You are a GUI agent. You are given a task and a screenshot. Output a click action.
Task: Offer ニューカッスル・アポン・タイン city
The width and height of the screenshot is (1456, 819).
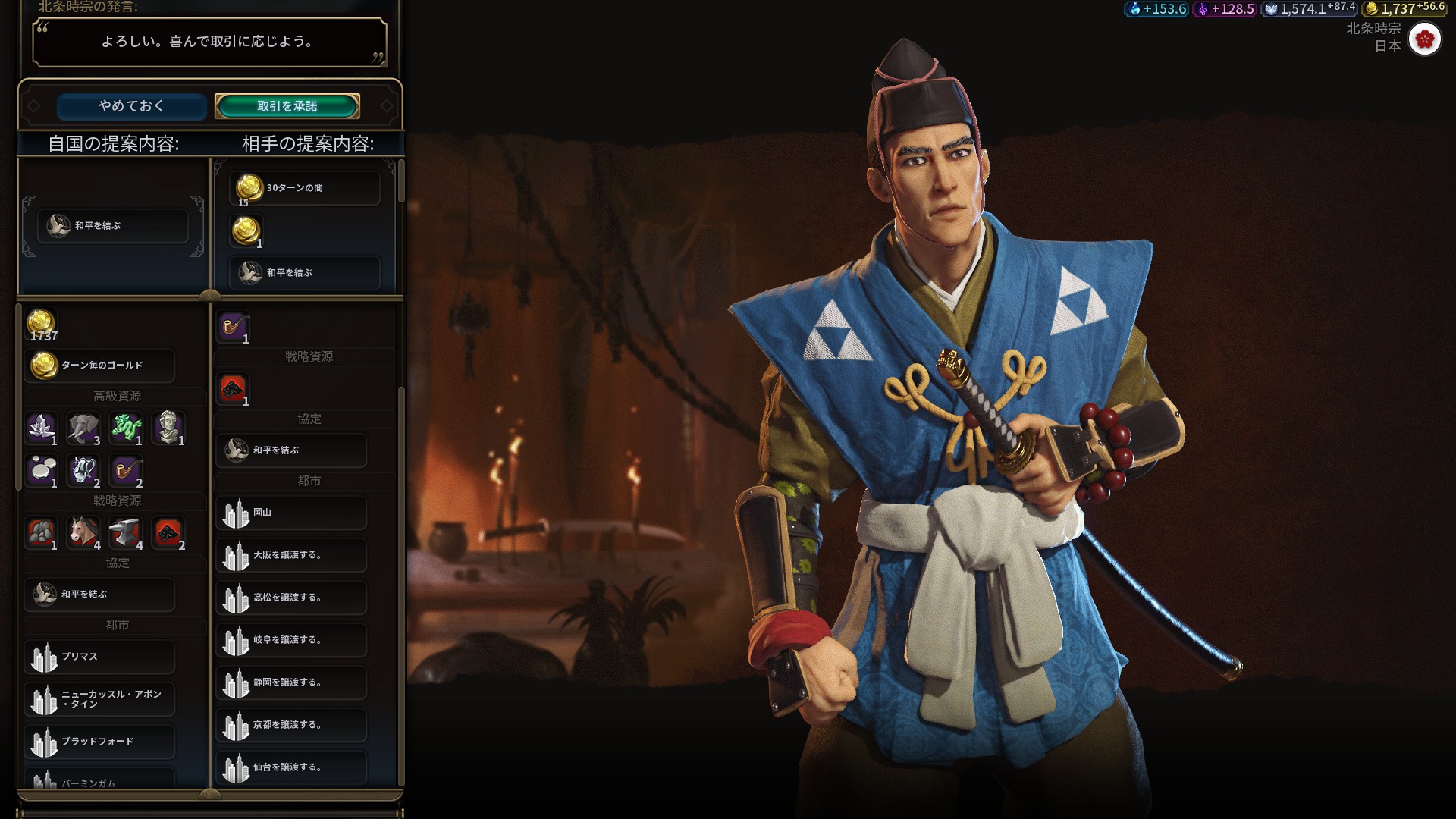99,699
